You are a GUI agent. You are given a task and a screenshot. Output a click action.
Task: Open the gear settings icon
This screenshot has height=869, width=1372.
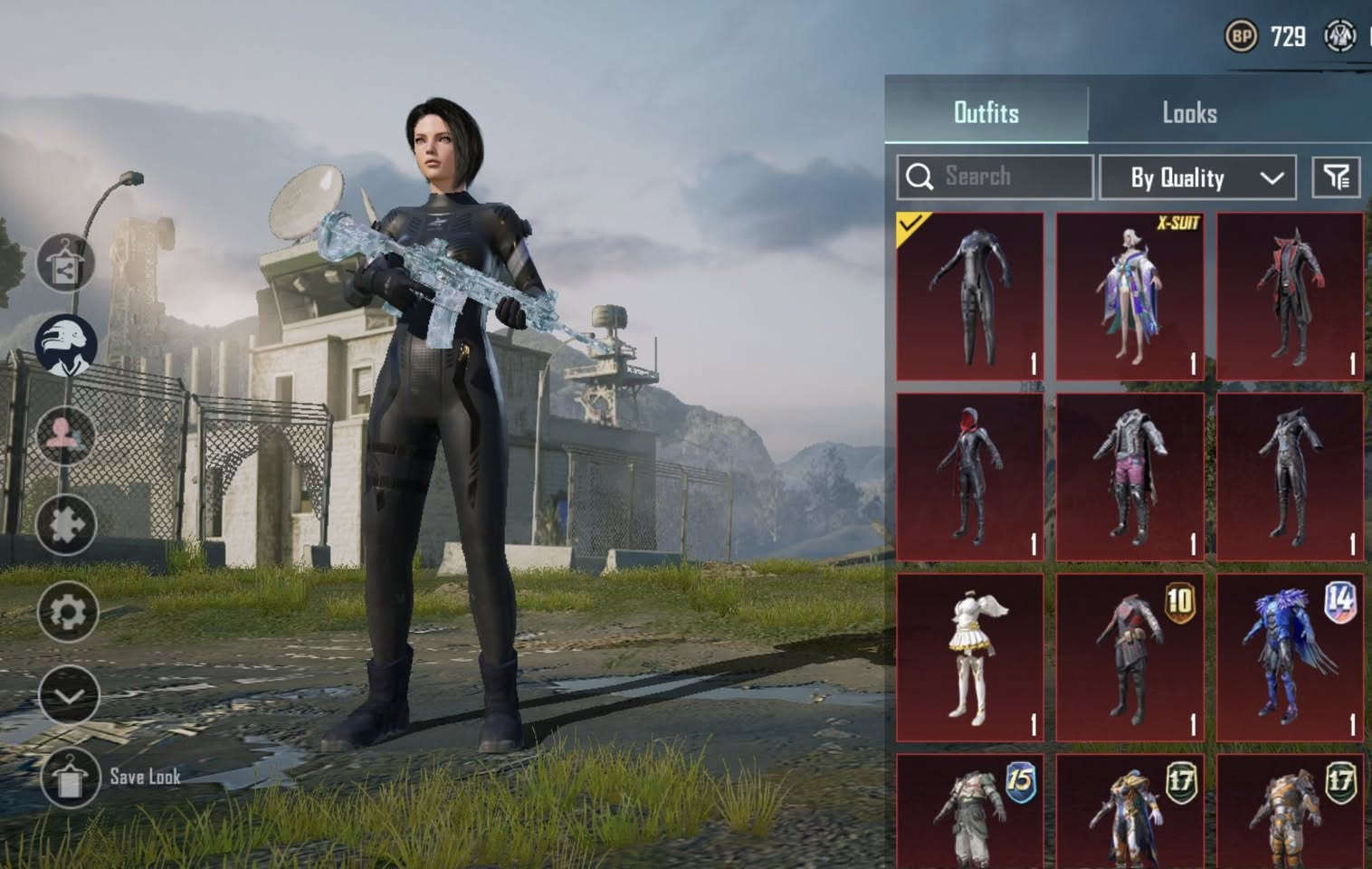tap(68, 613)
